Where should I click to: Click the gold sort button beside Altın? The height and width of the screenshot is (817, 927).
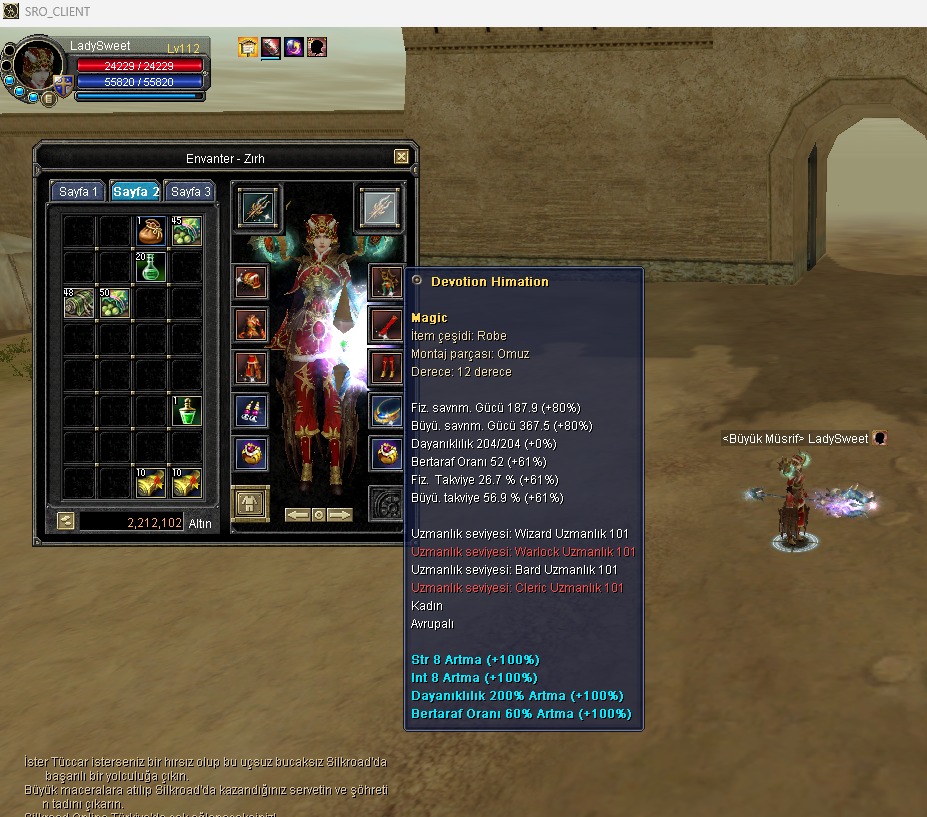(65, 521)
